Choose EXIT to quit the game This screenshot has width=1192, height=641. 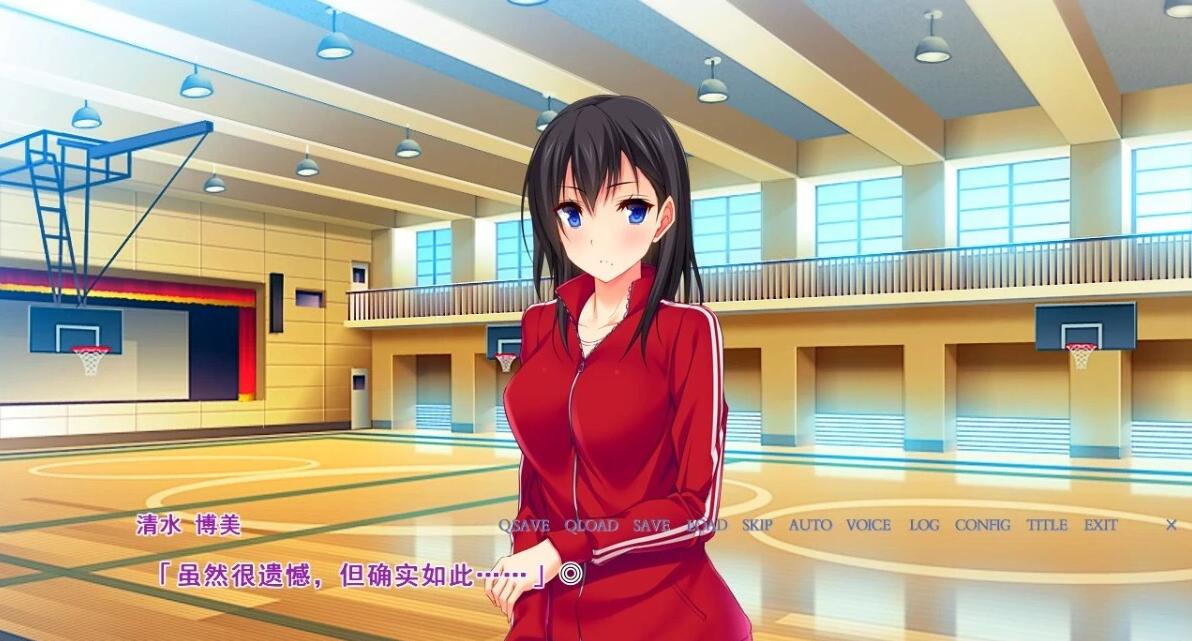point(1100,525)
